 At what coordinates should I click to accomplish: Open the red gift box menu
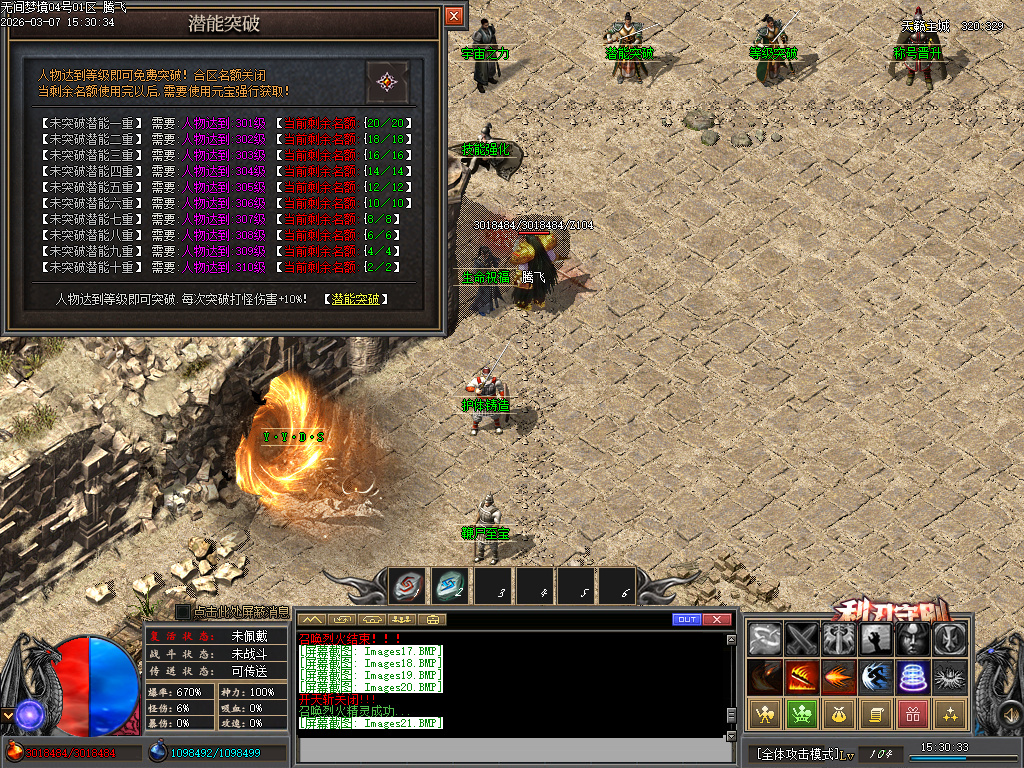[912, 714]
